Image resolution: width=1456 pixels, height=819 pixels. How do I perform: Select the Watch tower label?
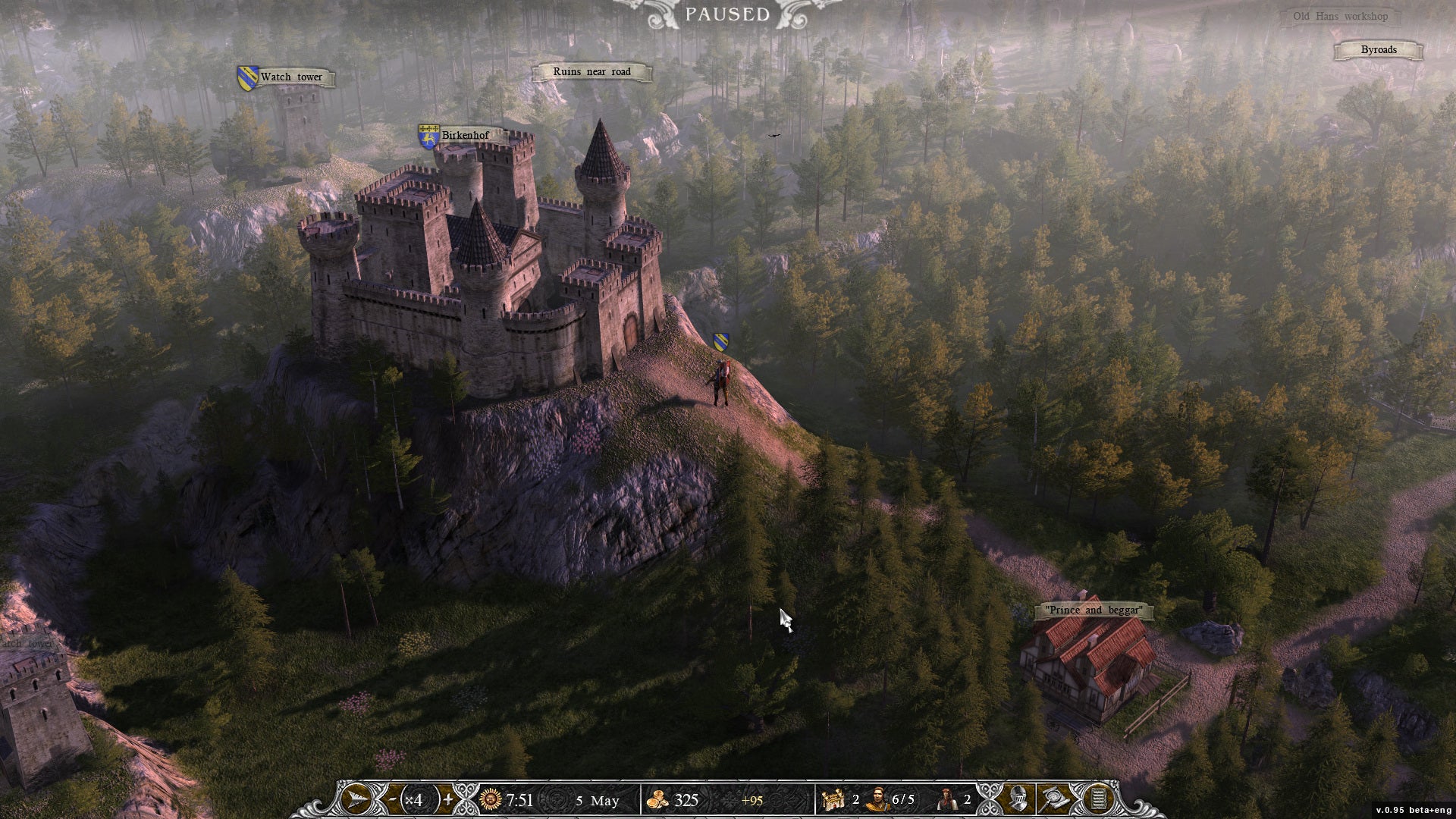point(291,77)
